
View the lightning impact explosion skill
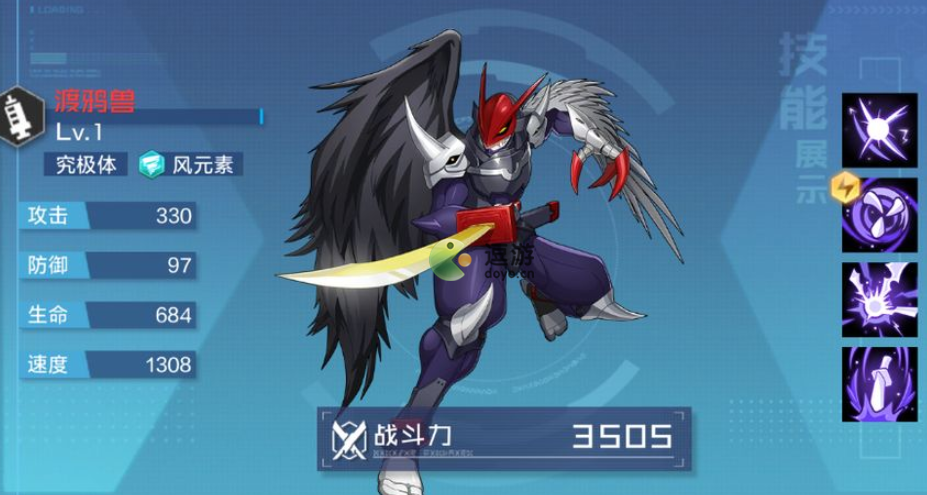[x=878, y=299]
